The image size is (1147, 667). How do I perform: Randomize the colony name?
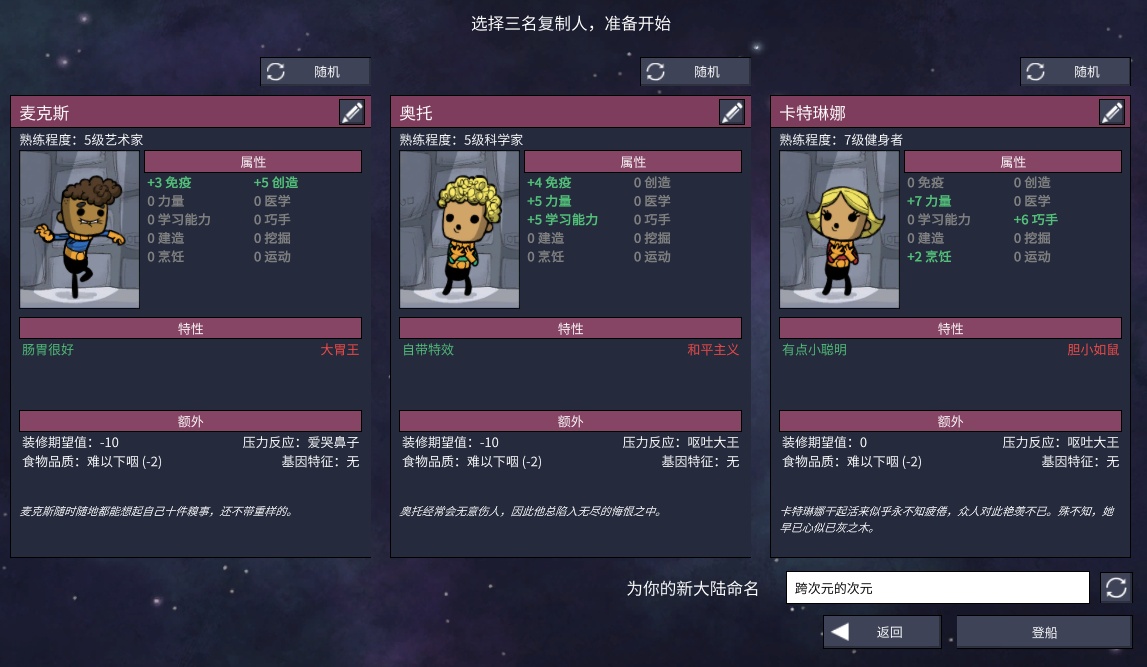pyautogui.click(x=1116, y=588)
